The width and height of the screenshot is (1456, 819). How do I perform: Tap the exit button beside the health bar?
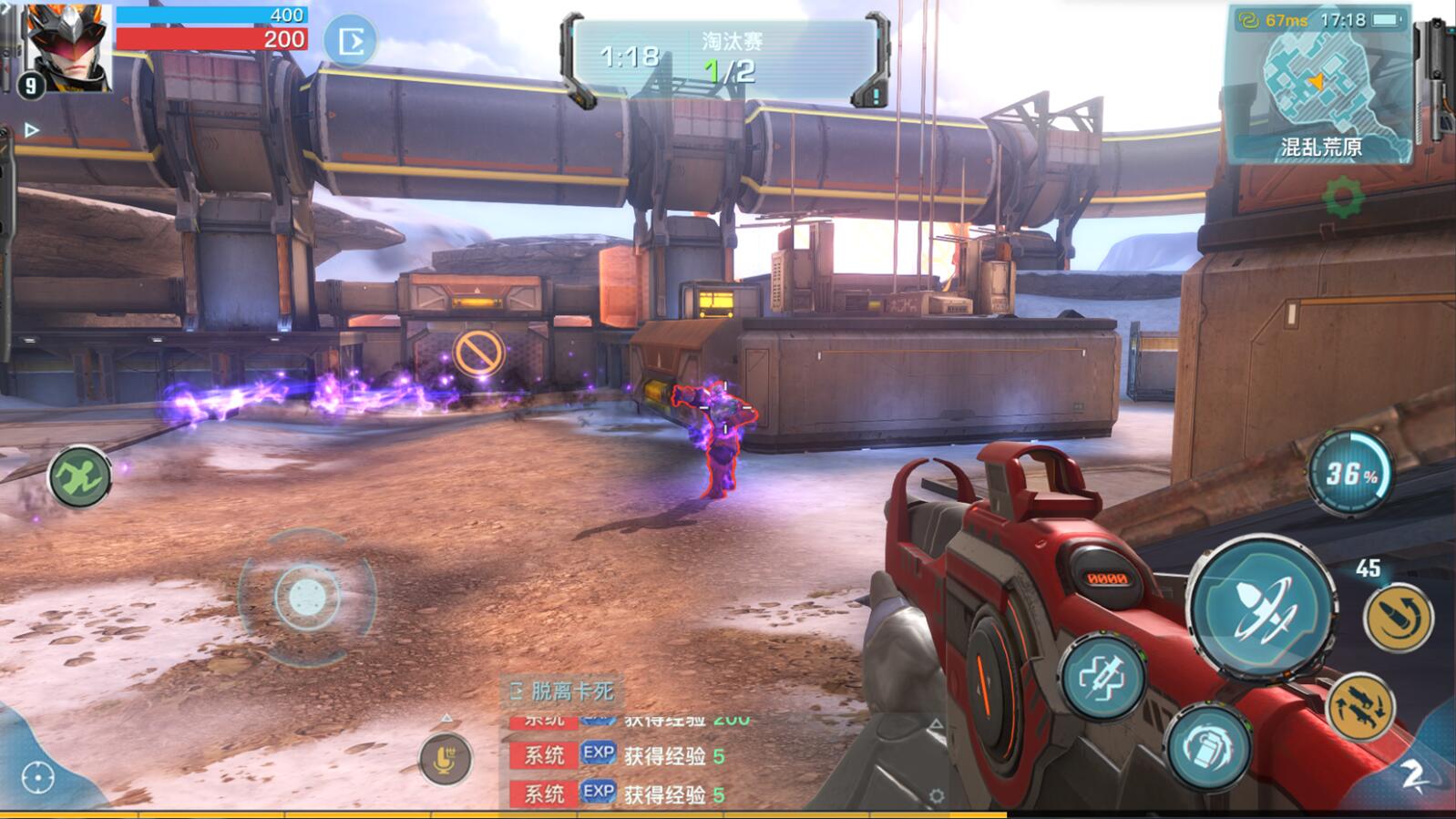click(351, 41)
